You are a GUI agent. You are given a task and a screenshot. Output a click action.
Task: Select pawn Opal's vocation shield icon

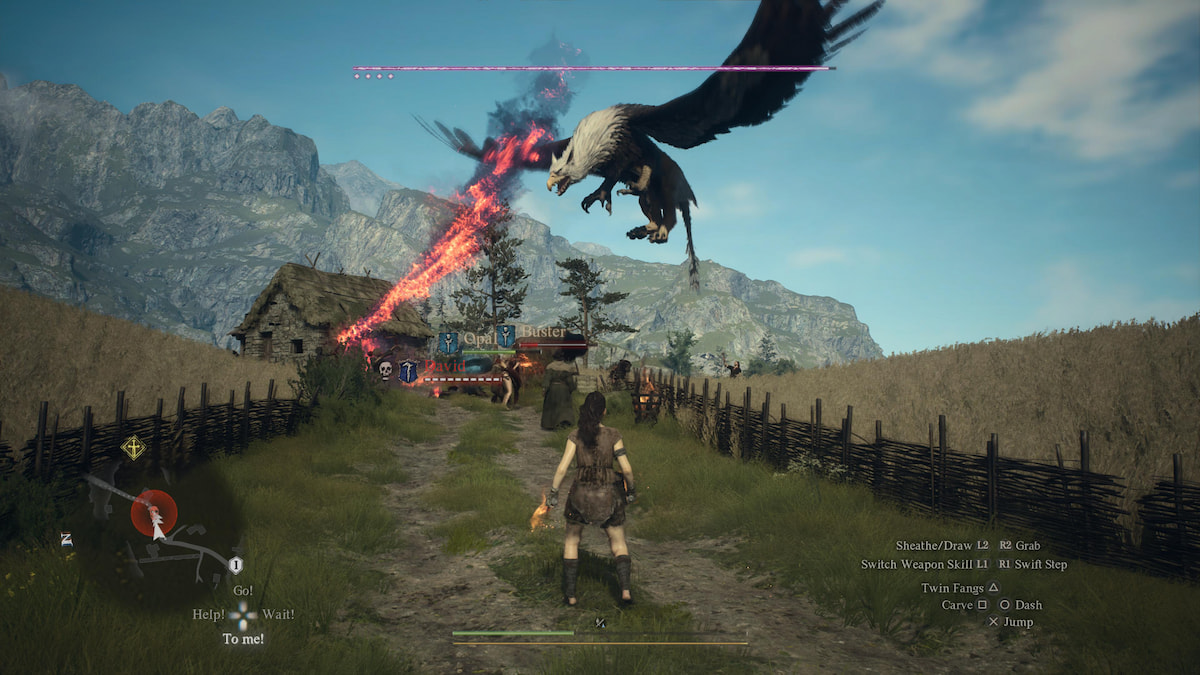(448, 342)
